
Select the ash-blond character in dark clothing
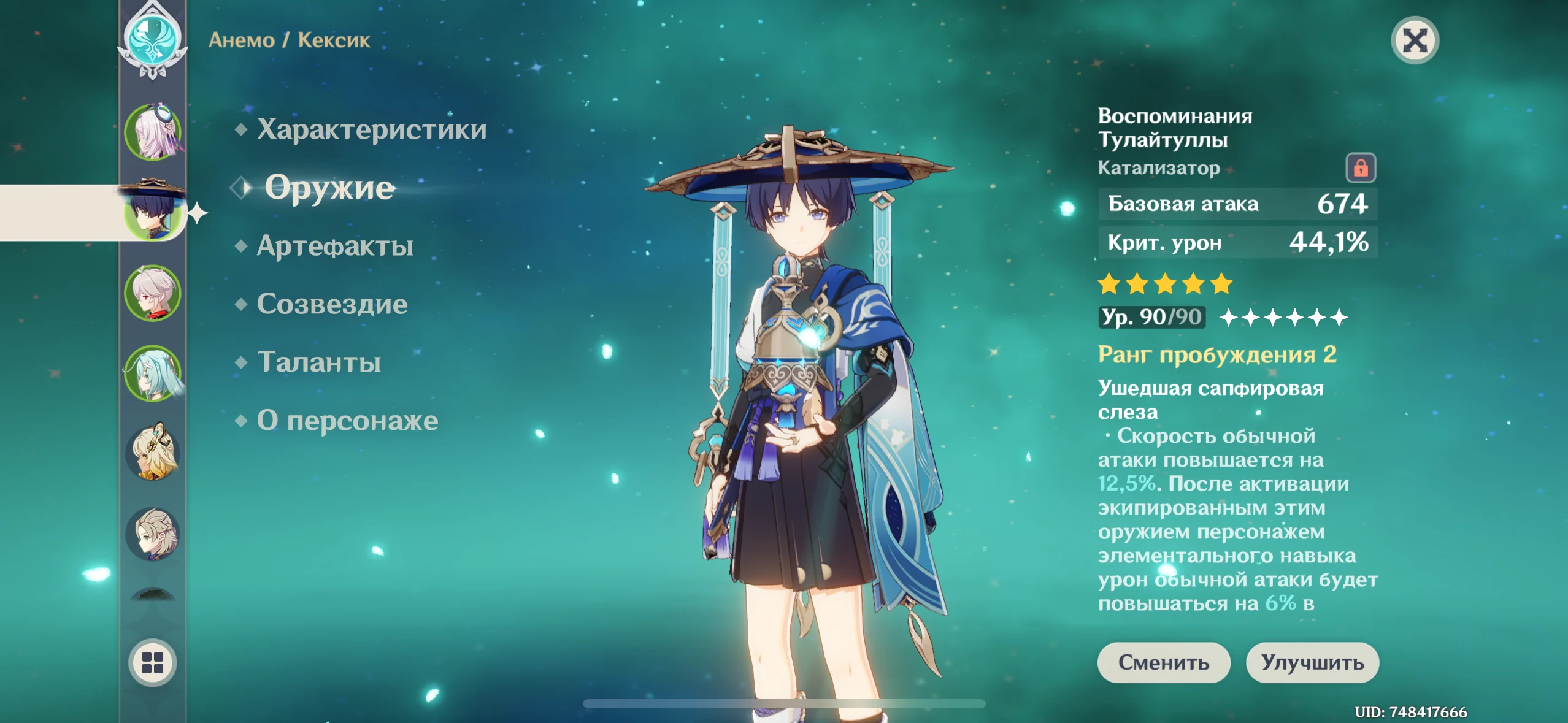pyautogui.click(x=153, y=534)
